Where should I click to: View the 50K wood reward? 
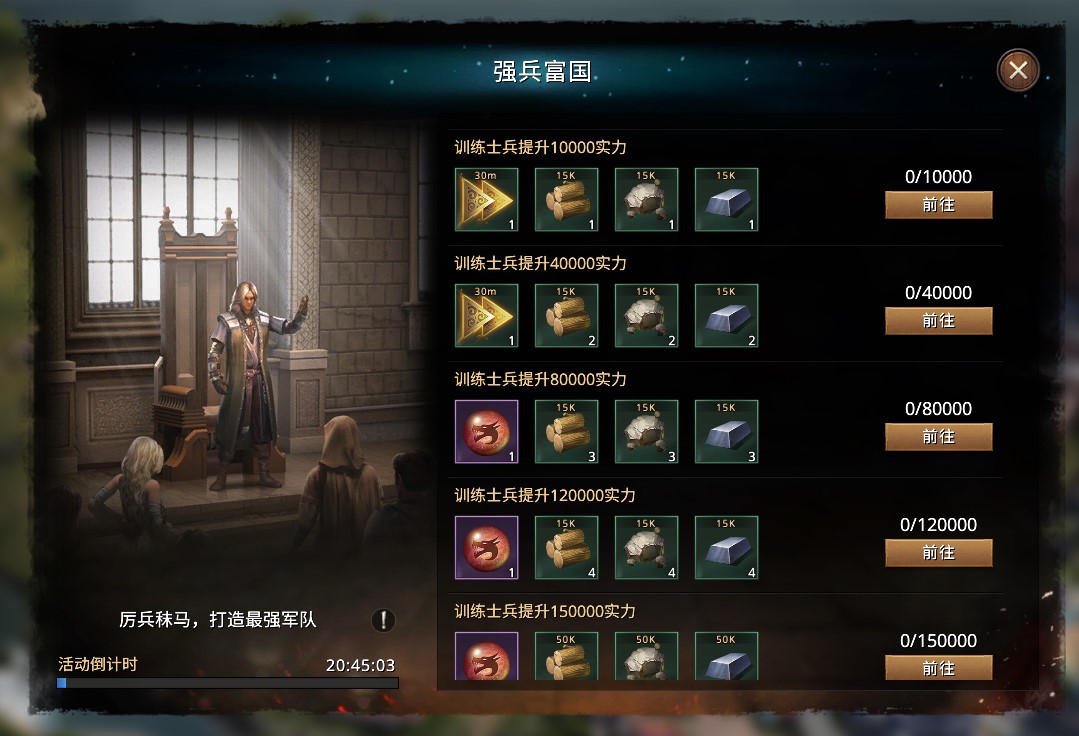(x=566, y=656)
